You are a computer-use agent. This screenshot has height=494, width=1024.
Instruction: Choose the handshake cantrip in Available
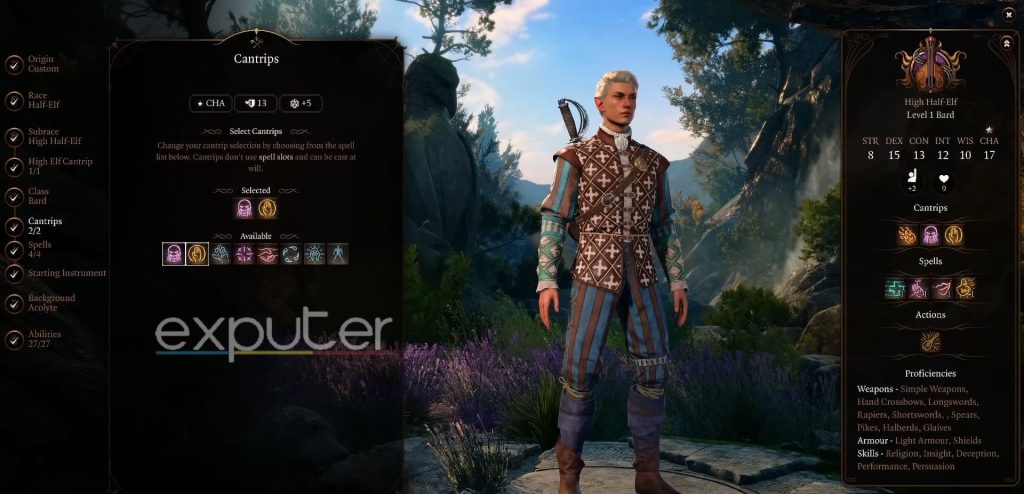(267, 254)
